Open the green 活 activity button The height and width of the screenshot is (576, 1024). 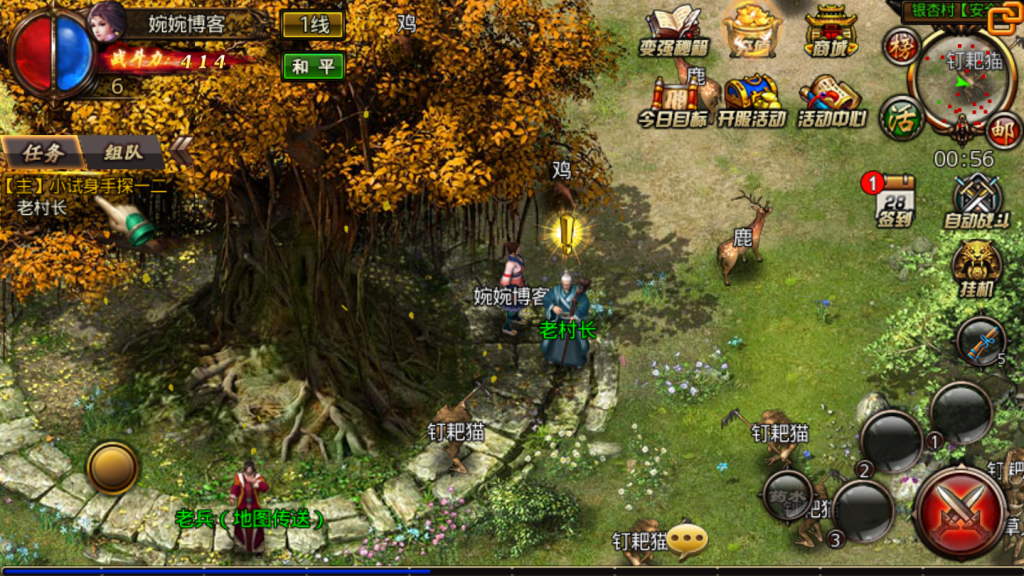tap(900, 117)
